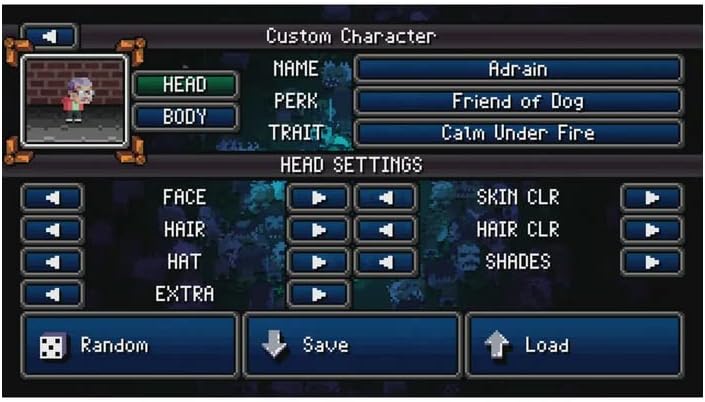
Task: Change the Friend of Dog perk
Action: [x=518, y=101]
